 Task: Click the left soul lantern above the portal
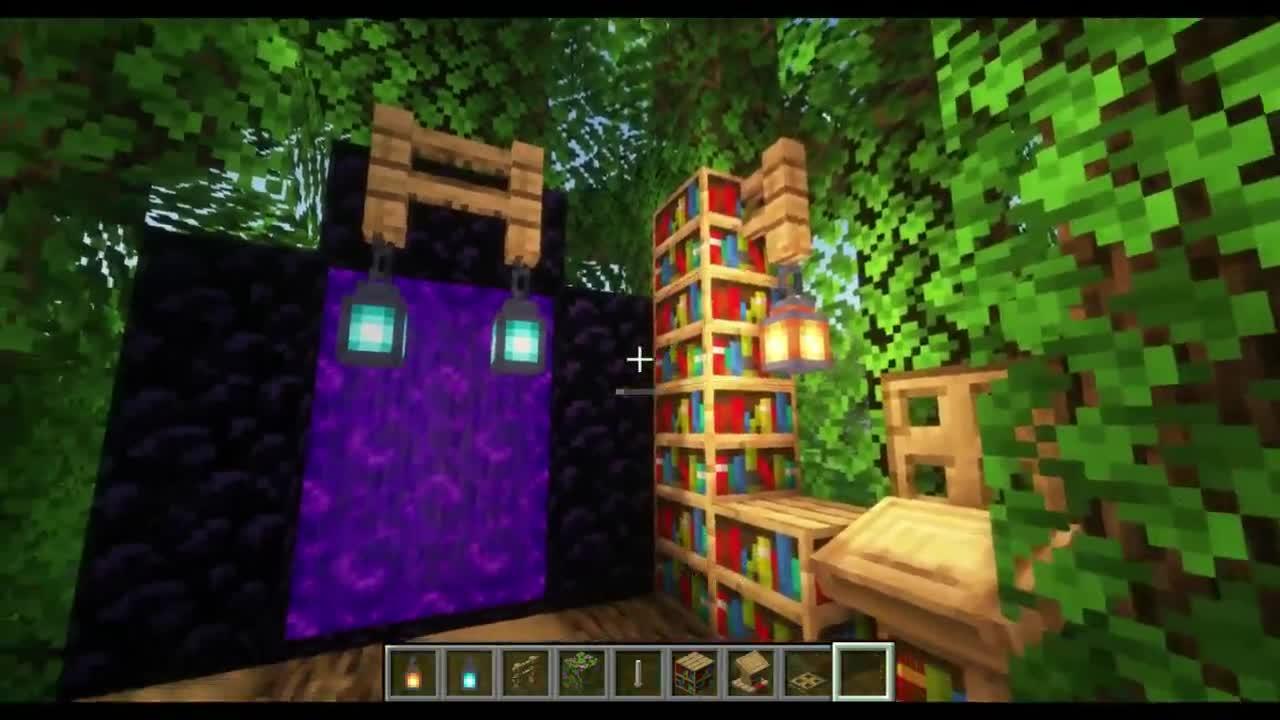click(x=373, y=330)
